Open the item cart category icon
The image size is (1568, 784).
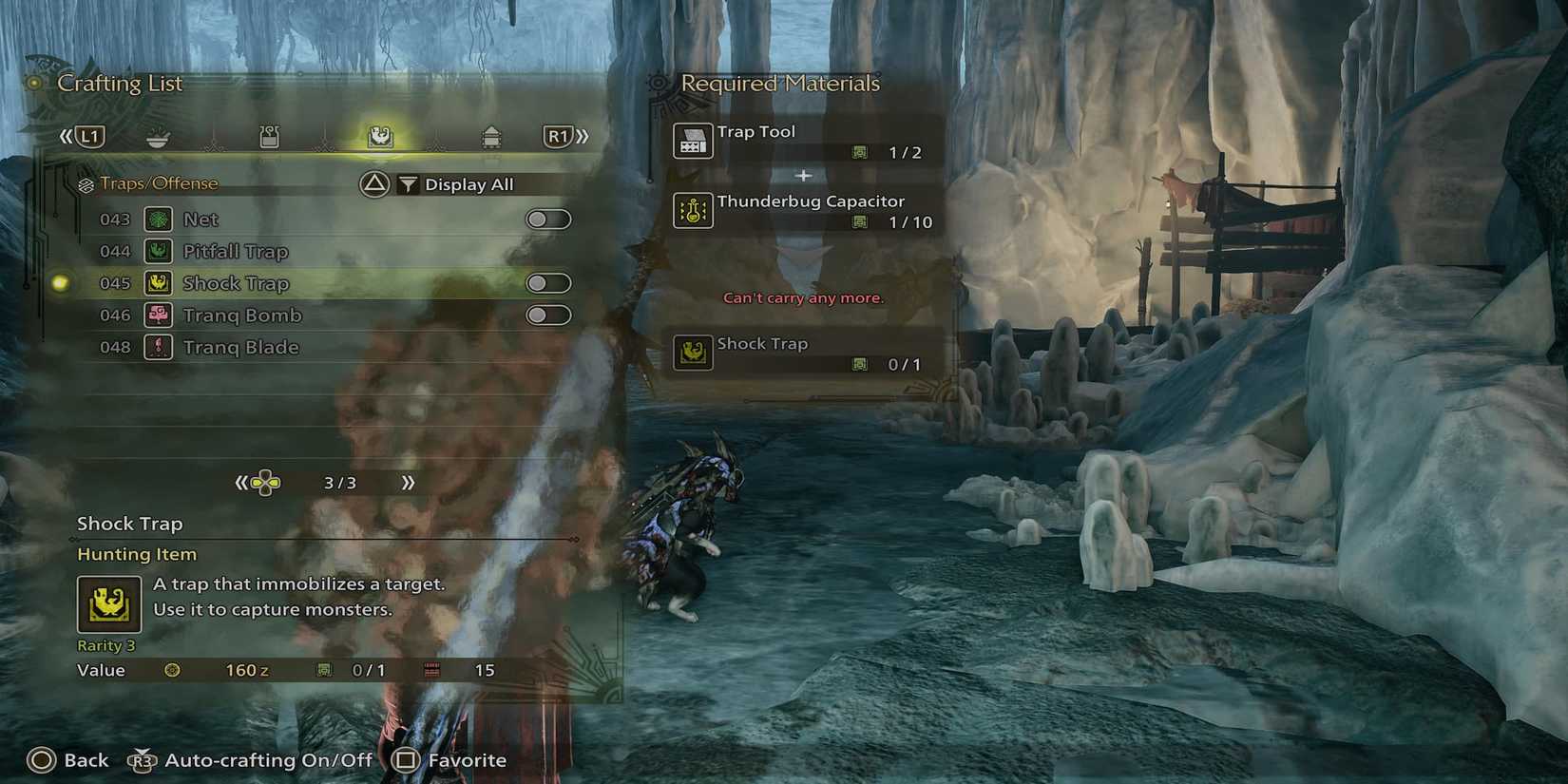click(493, 136)
